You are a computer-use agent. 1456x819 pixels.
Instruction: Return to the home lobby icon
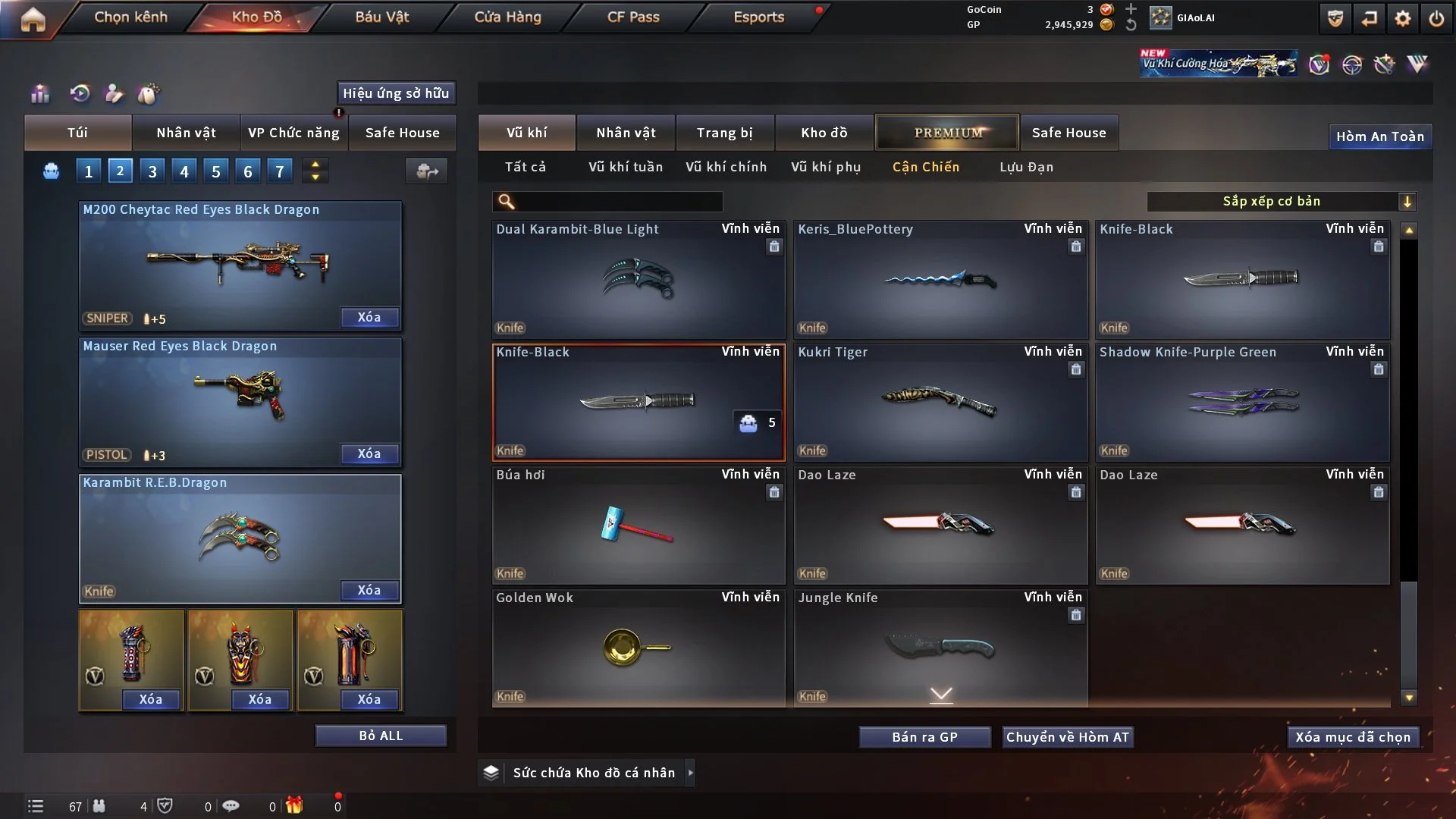tap(33, 19)
